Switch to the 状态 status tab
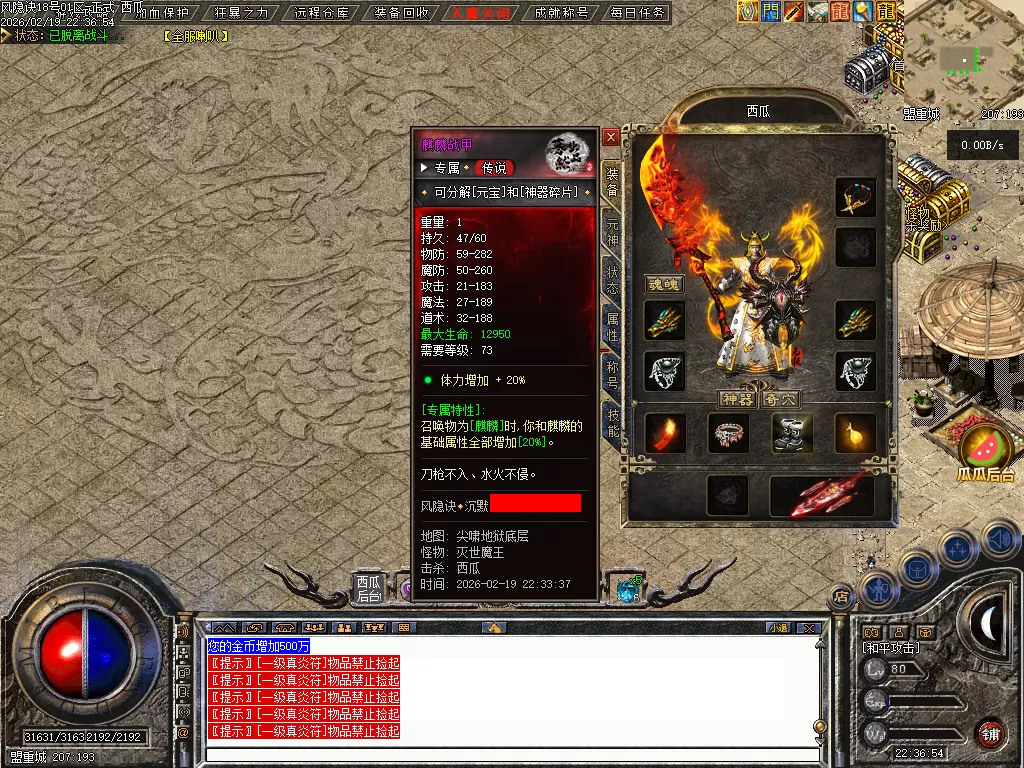This screenshot has height=768, width=1024. 611,281
